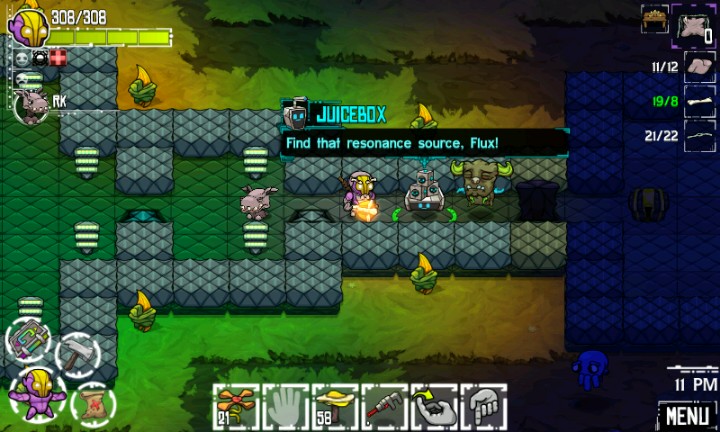Click the wooden workstation icon

pyautogui.click(x=655, y=18)
